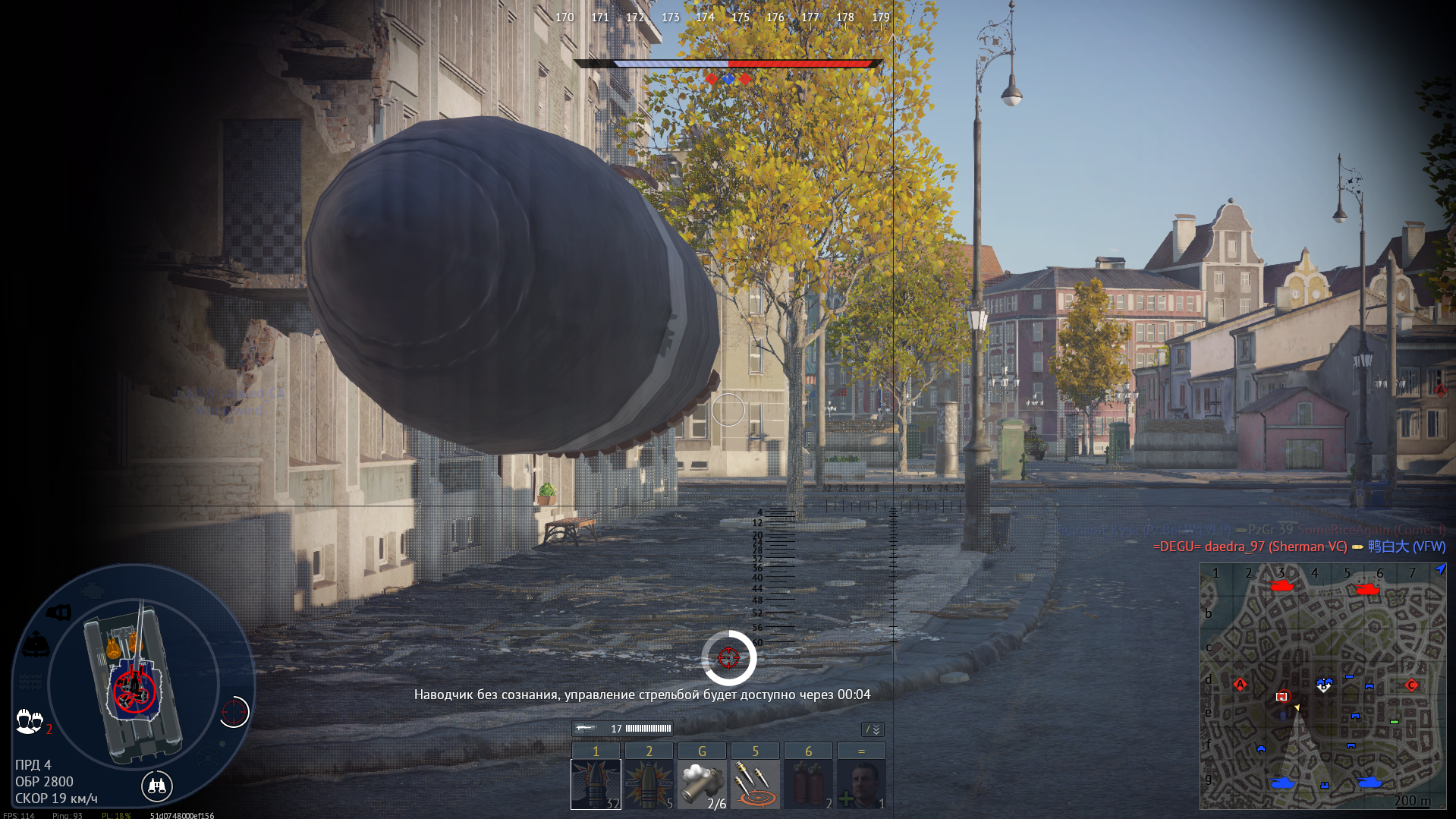Click the red gunner crosshair status icon

coord(234,712)
